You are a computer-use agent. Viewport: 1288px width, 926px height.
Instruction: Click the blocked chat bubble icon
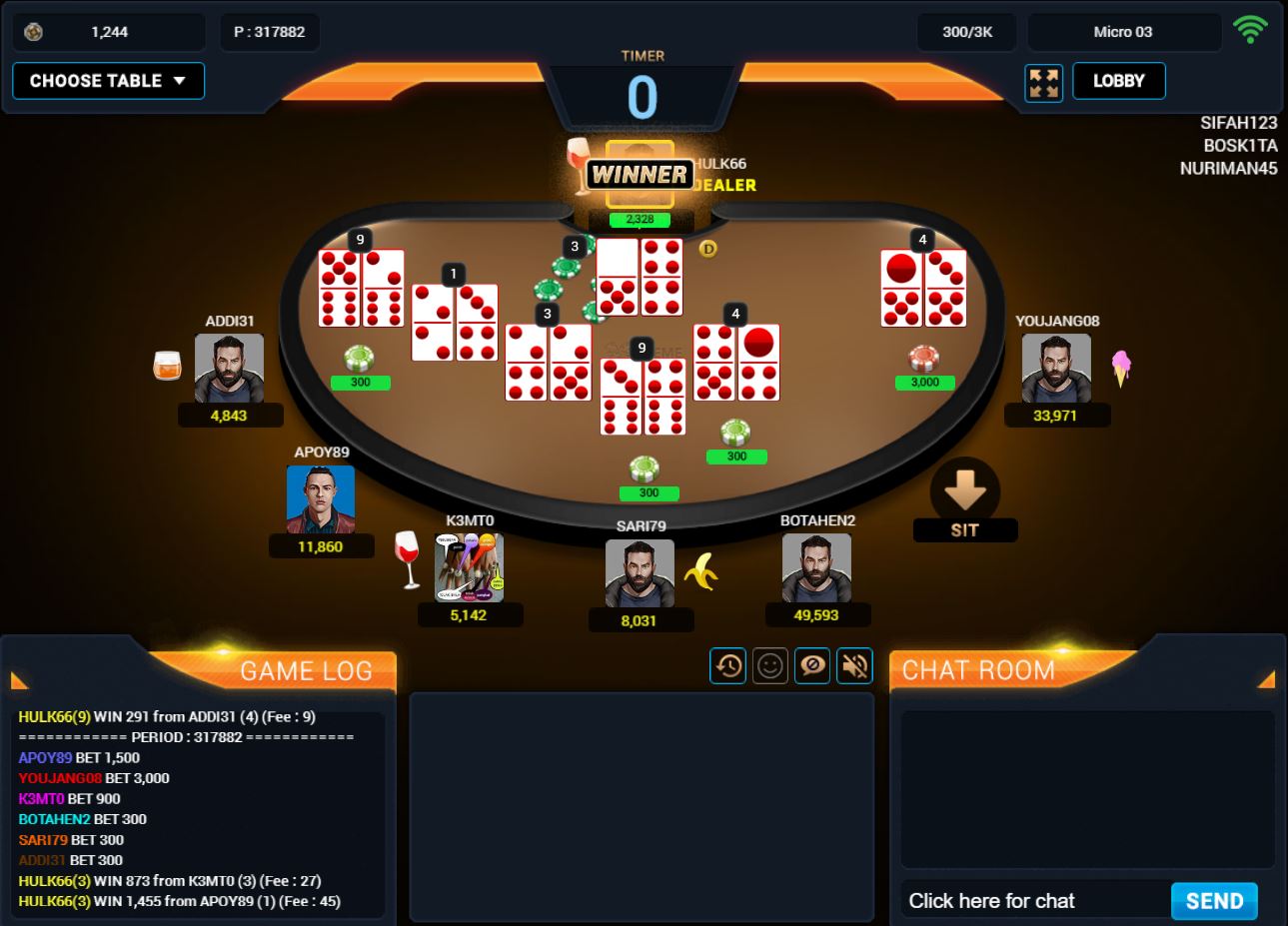811,665
